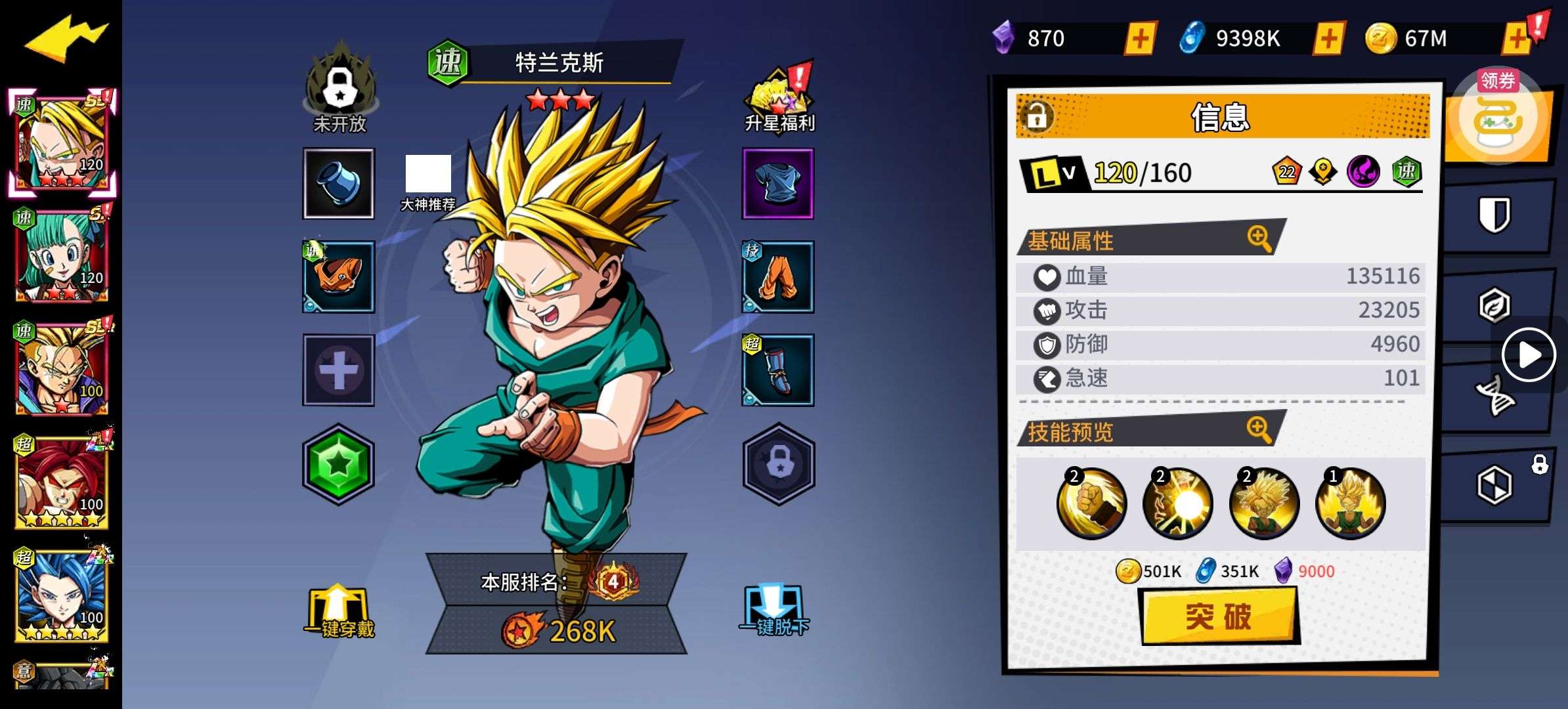This screenshot has width=1568, height=709.
Task: Use 一键脱下 unequip-all button
Action: pyautogui.click(x=775, y=612)
